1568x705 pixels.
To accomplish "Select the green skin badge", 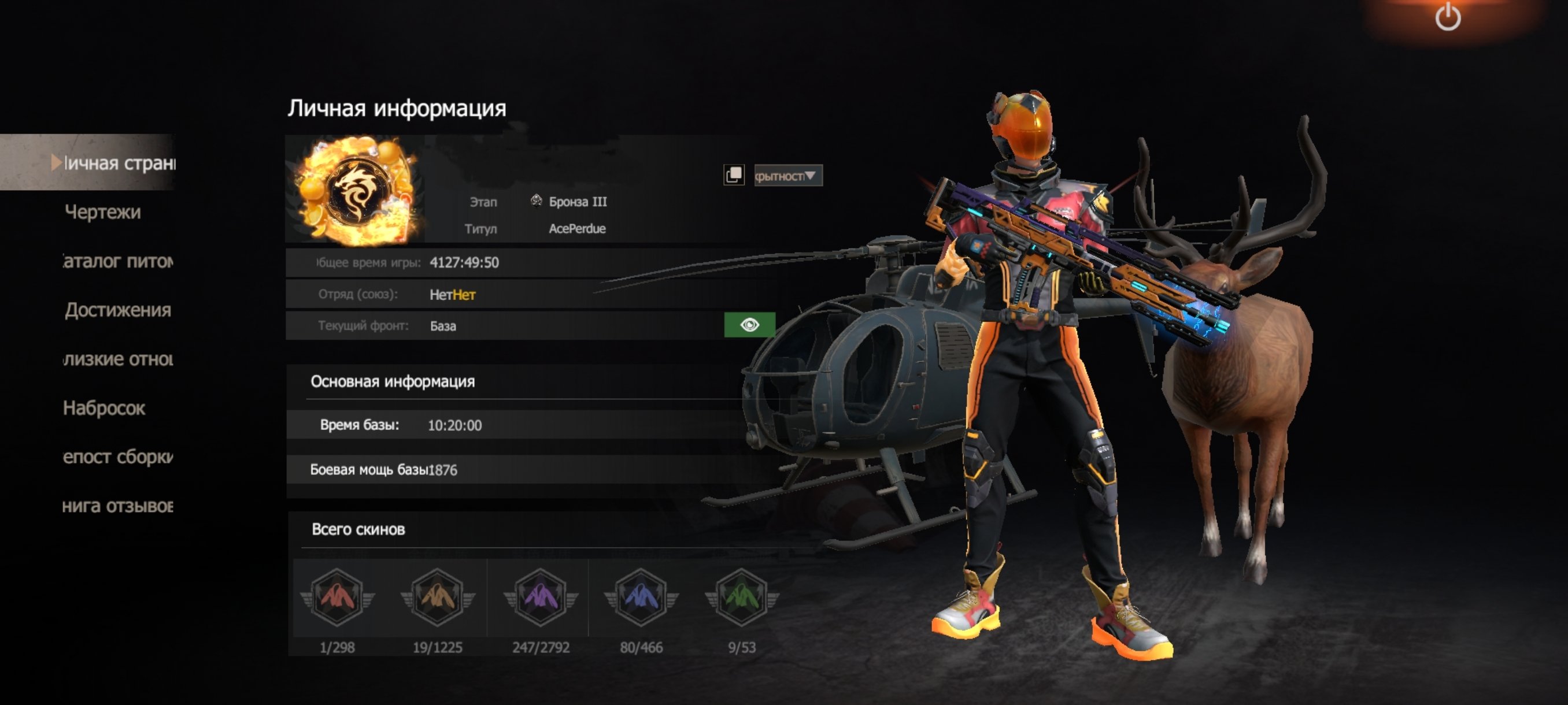I will click(x=741, y=598).
